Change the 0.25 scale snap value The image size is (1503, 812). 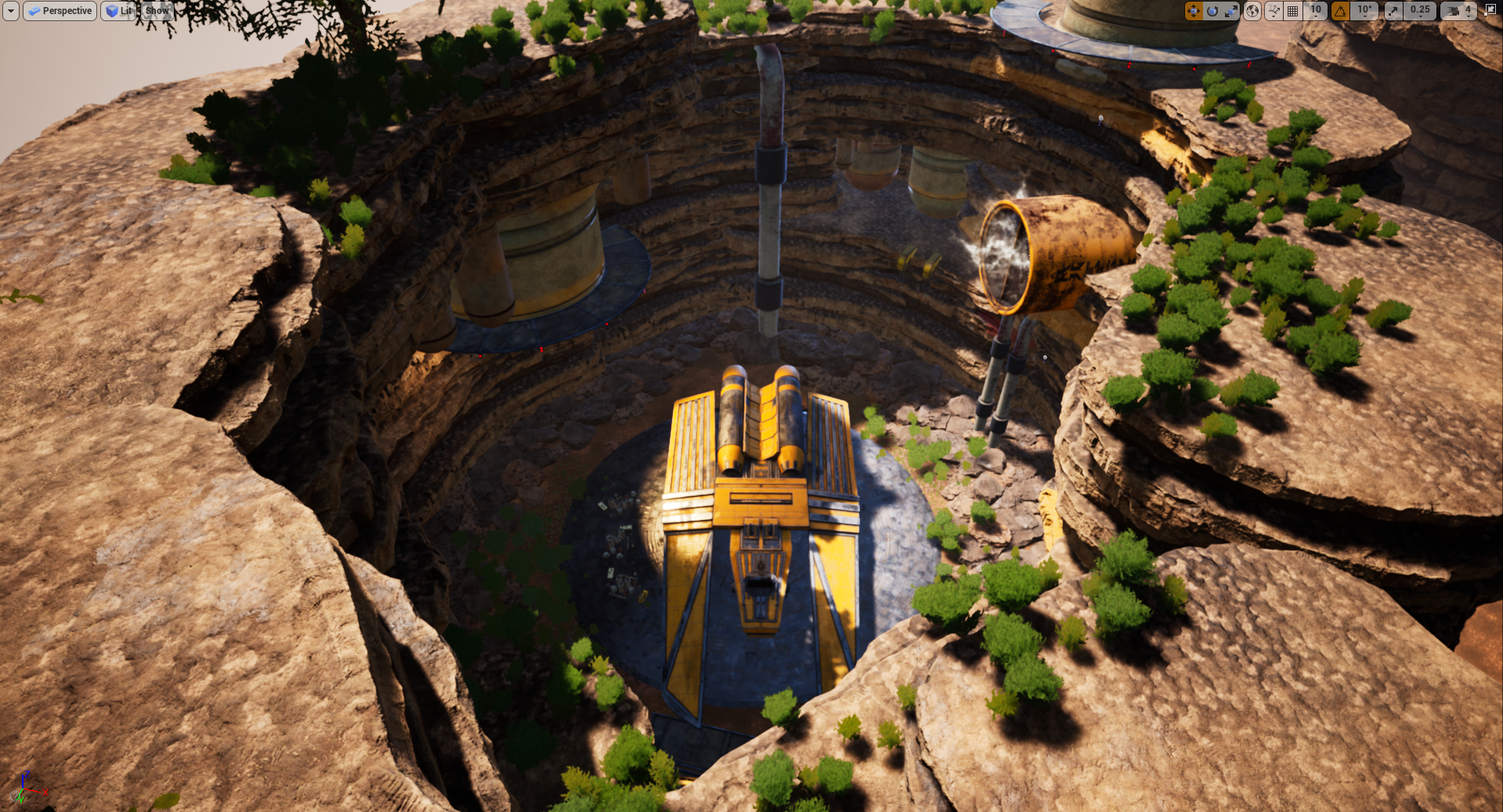coord(1420,11)
